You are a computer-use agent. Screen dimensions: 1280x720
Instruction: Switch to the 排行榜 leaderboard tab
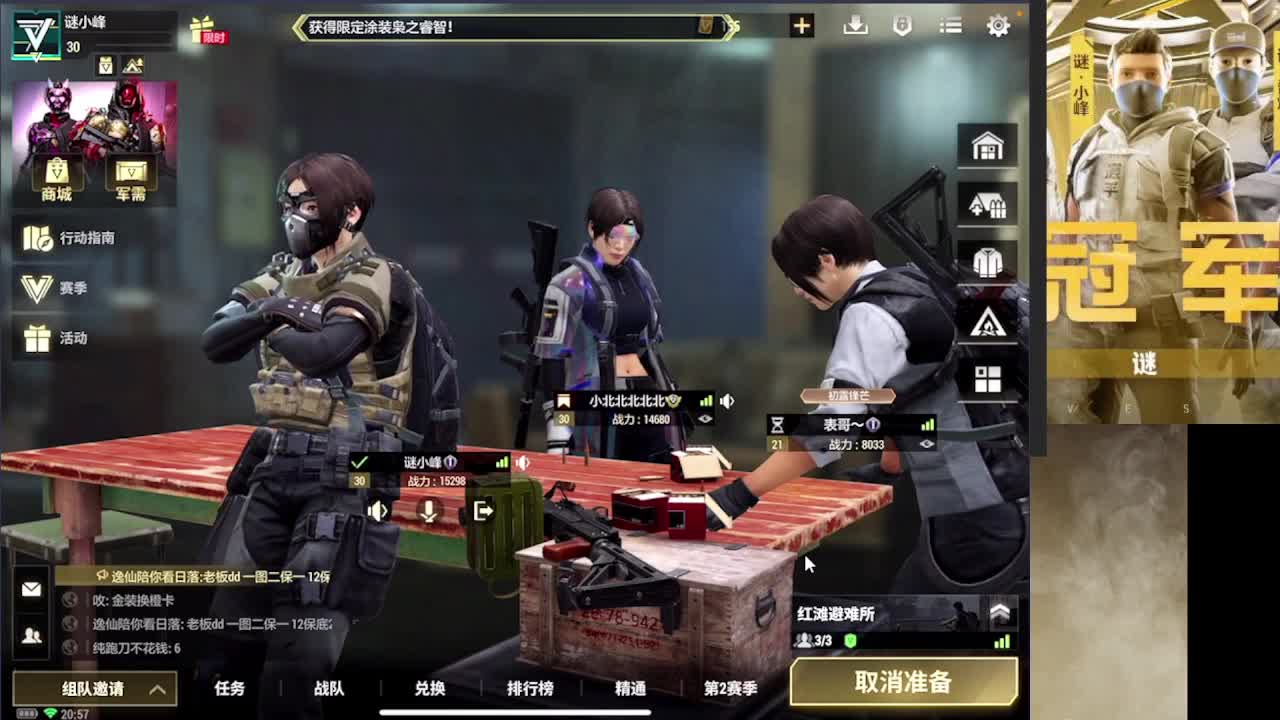click(x=529, y=689)
